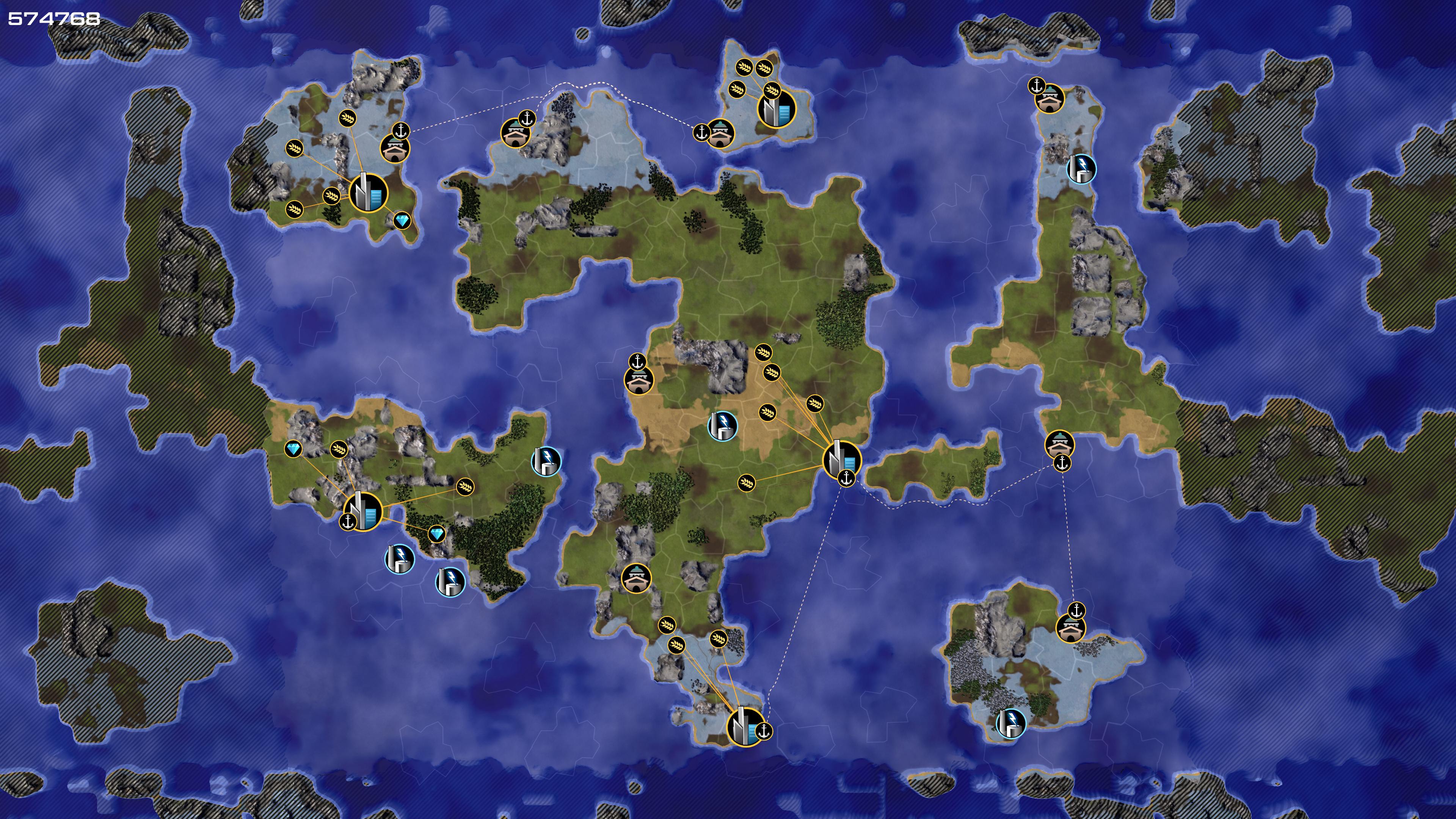
Task: Select the power plant at the southwestern island's eastern tip
Action: coord(546,461)
